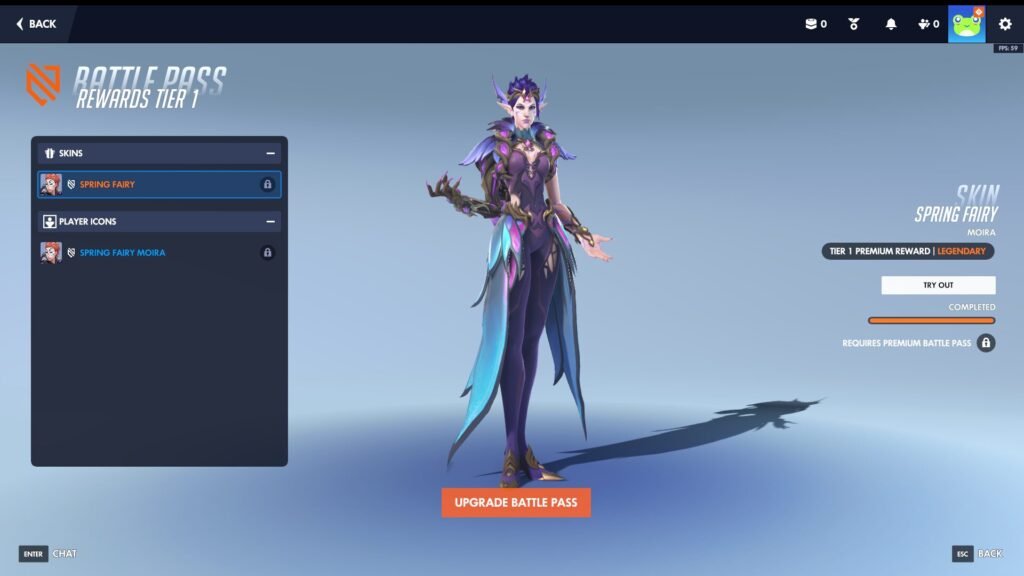
Task: Collapse the Skins section
Action: pos(270,153)
